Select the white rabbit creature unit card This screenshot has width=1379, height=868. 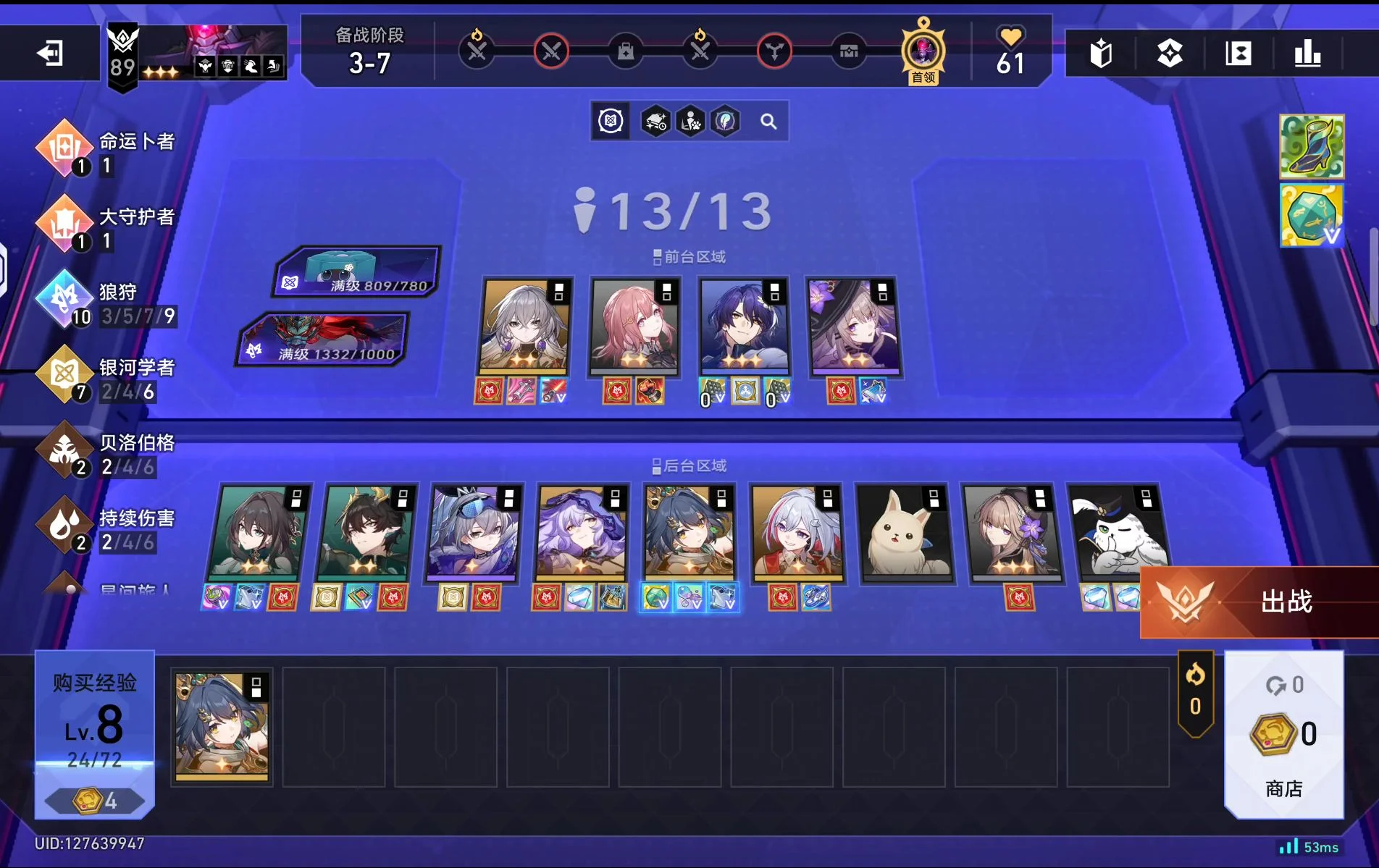tap(902, 532)
